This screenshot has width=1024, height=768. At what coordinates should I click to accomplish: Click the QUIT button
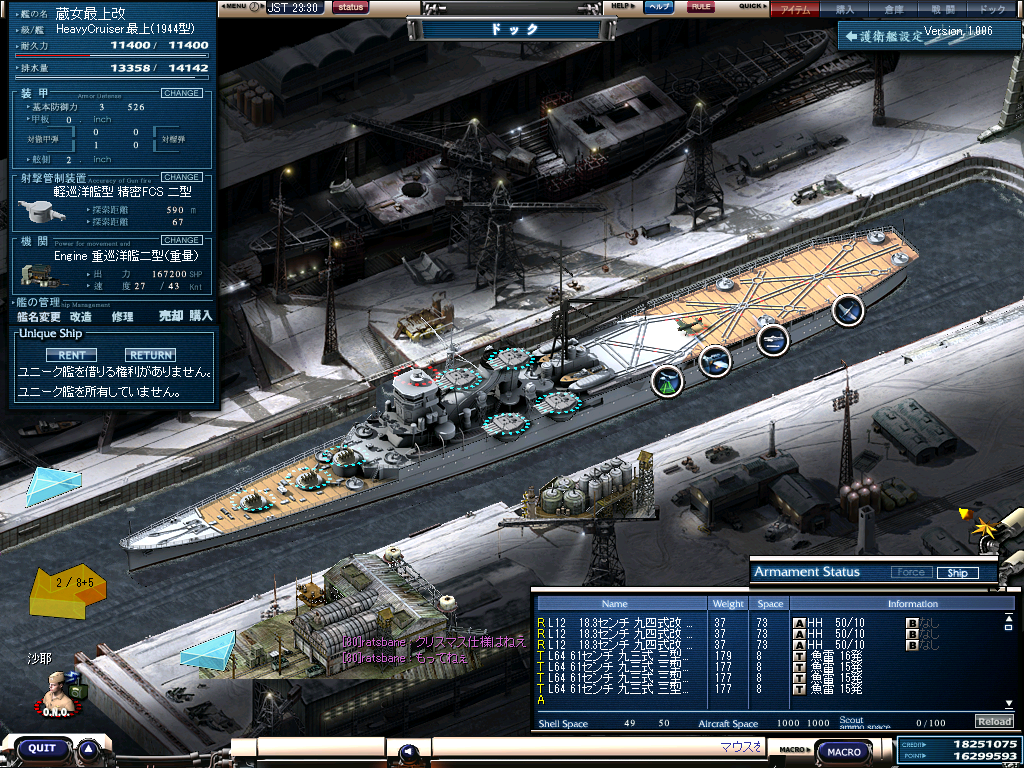pos(42,748)
